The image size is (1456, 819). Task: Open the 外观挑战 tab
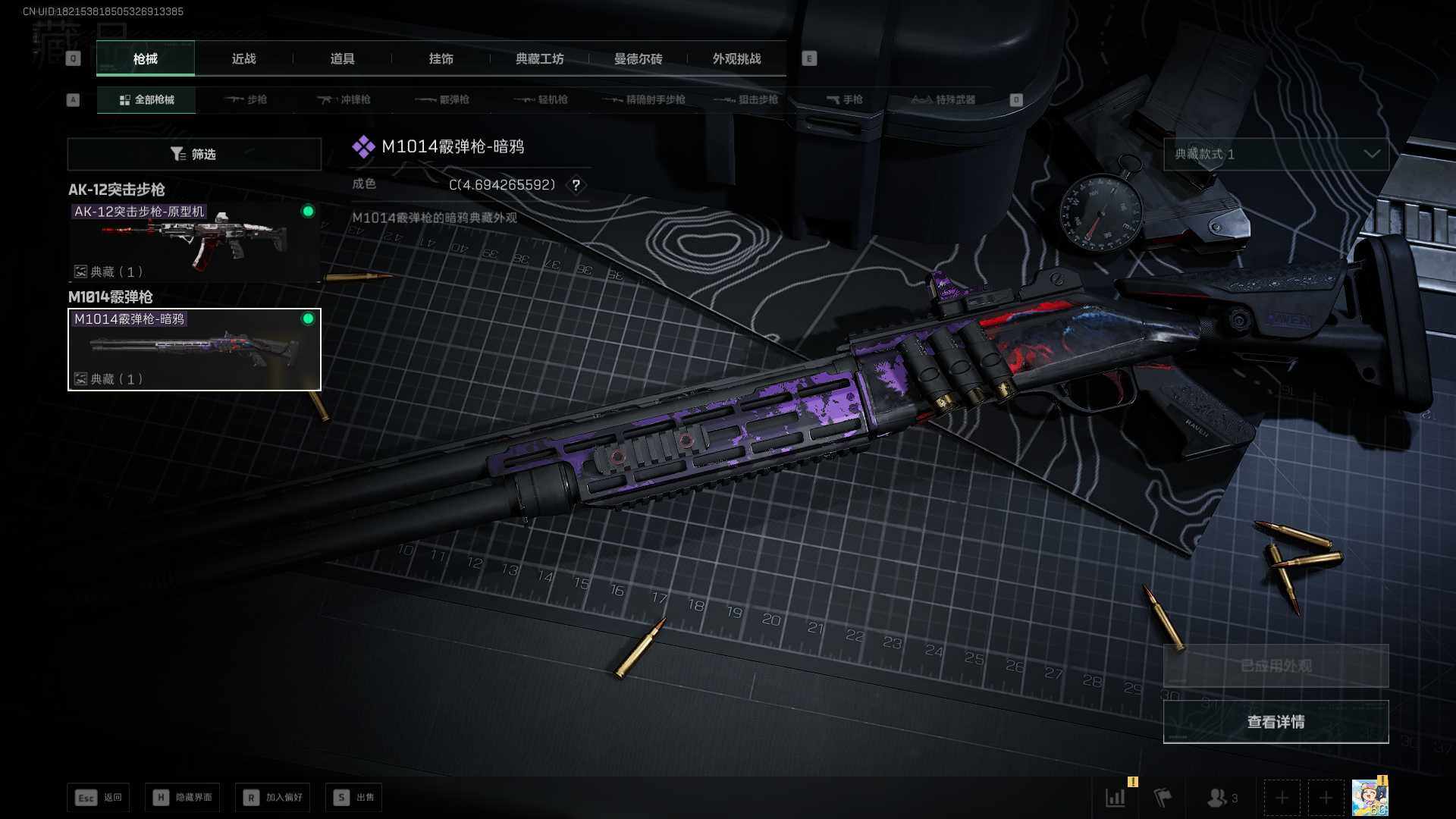coord(736,58)
